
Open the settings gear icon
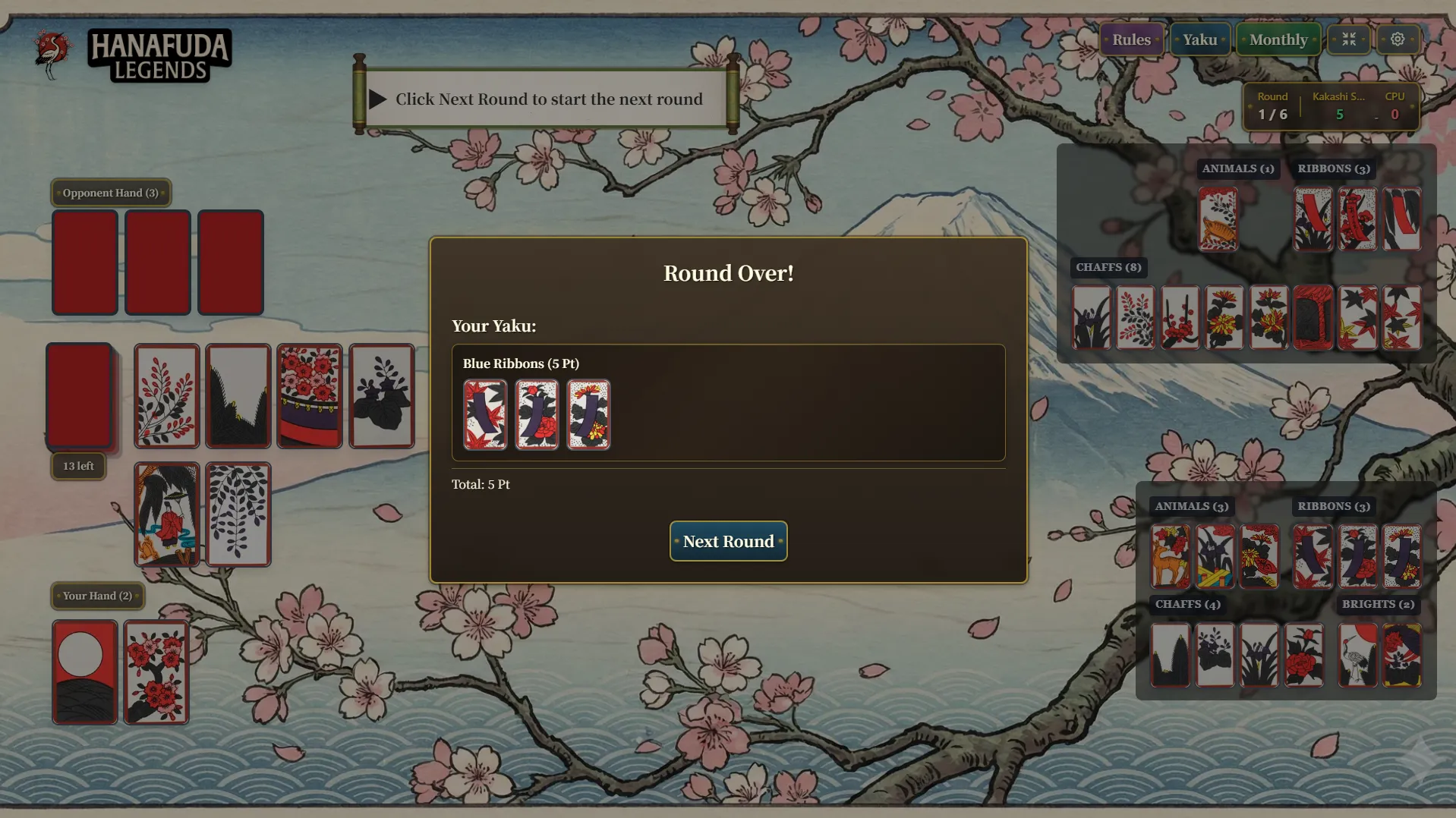(x=1397, y=39)
